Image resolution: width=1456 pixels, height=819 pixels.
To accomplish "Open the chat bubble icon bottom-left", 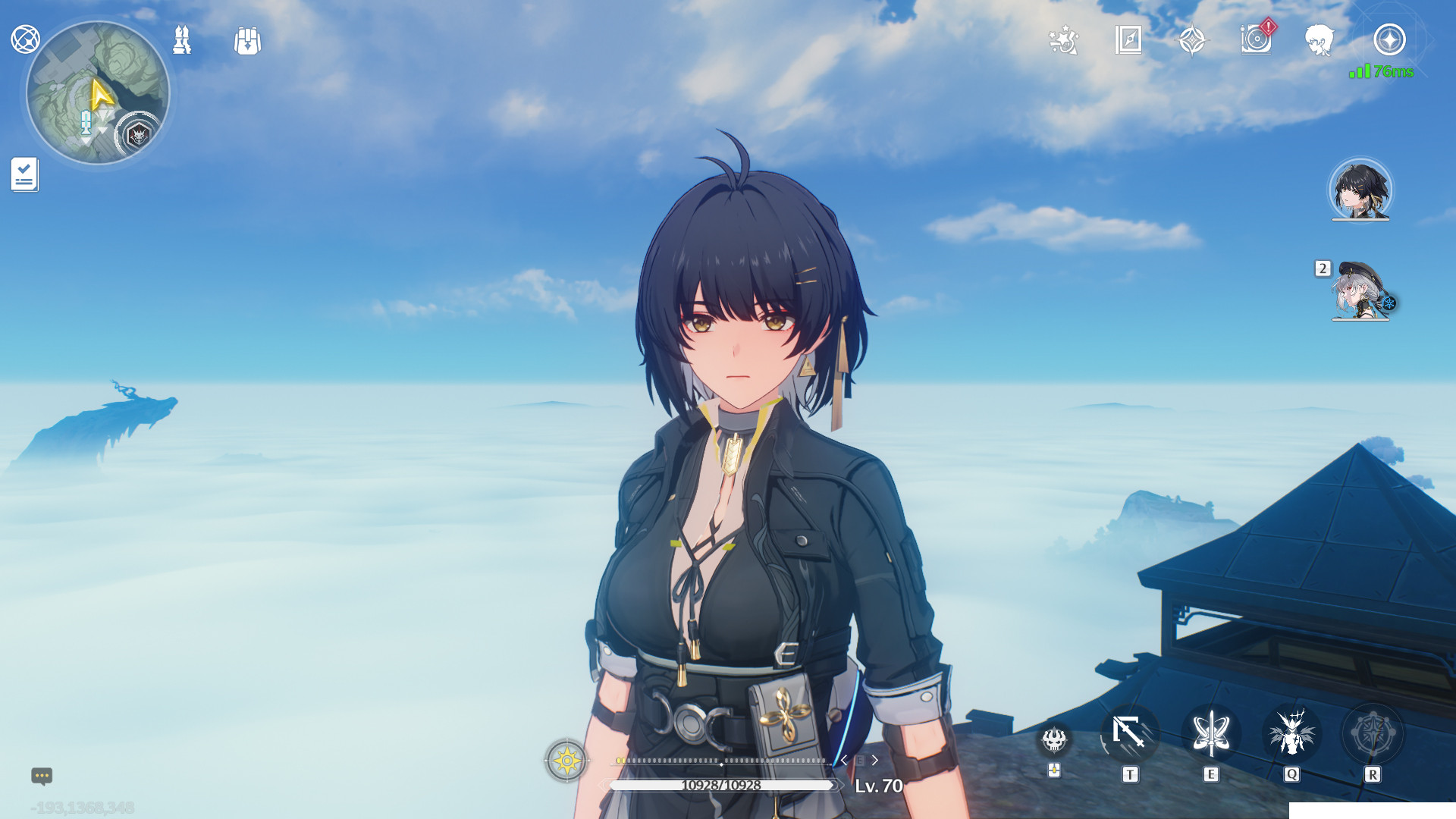I will coord(40,777).
